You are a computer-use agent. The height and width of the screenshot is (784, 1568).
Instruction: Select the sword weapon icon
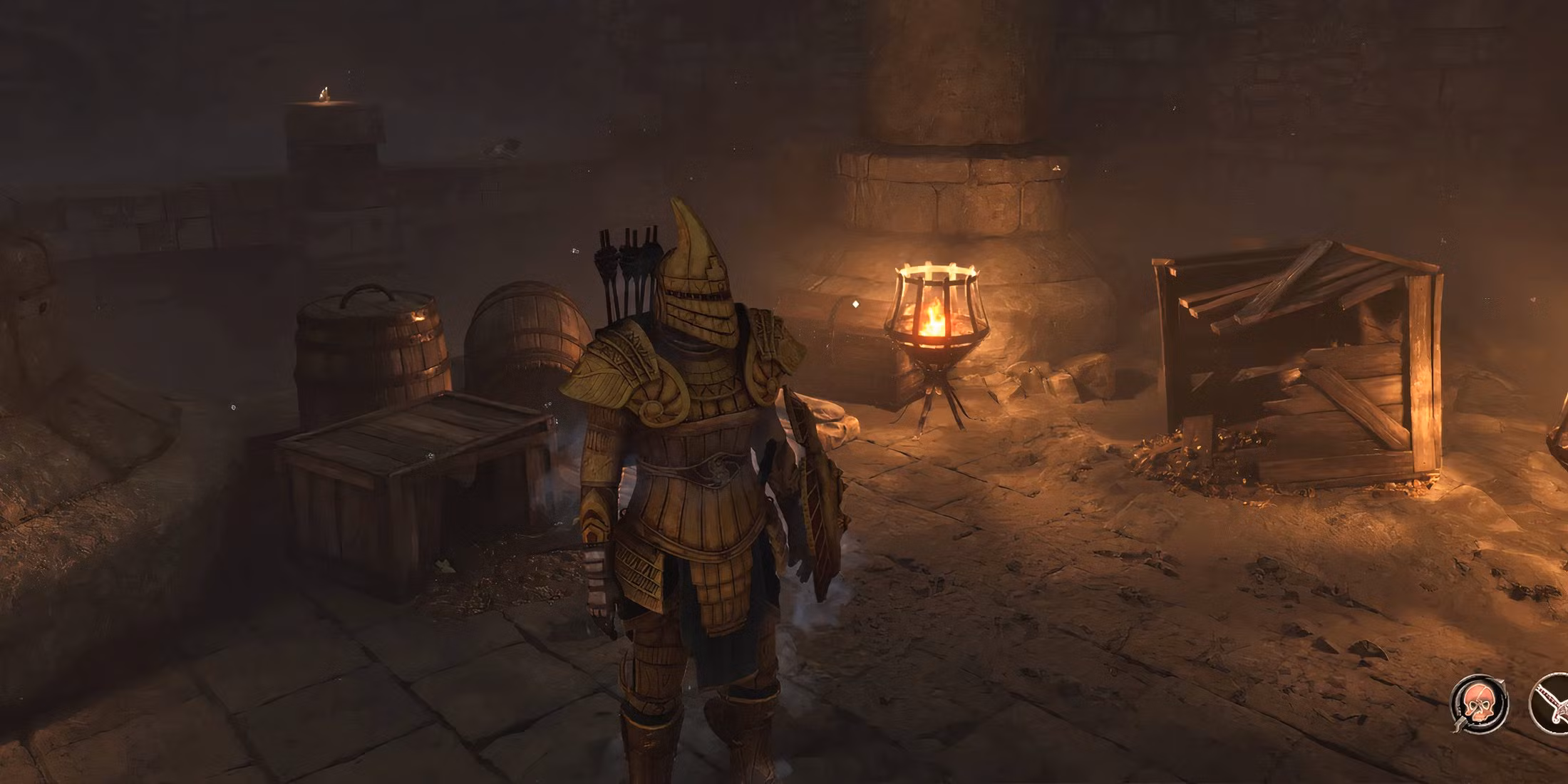[x=1552, y=705]
